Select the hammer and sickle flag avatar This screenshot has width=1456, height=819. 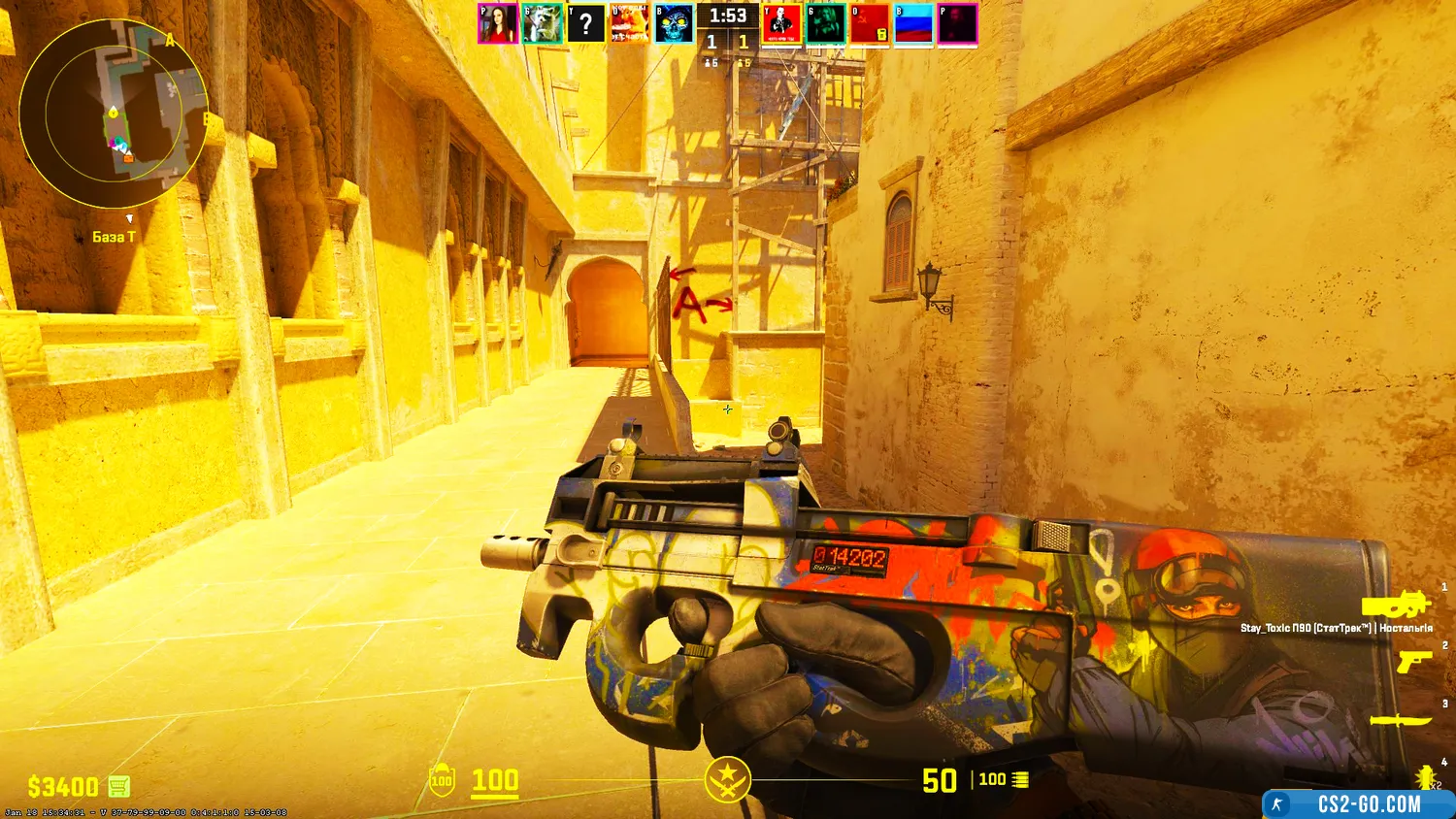click(870, 24)
